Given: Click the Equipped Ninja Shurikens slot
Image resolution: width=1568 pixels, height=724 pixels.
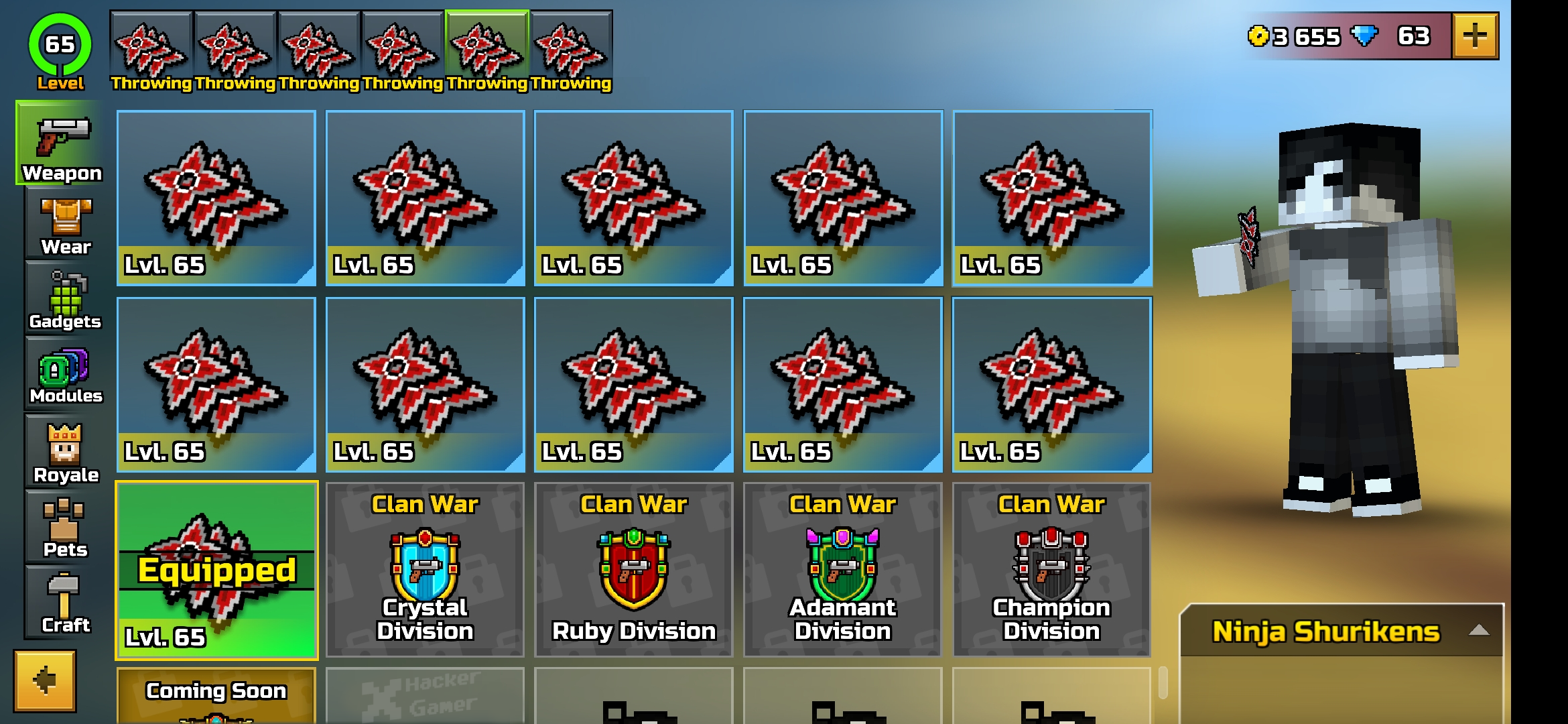Looking at the screenshot, I should pos(216,570).
